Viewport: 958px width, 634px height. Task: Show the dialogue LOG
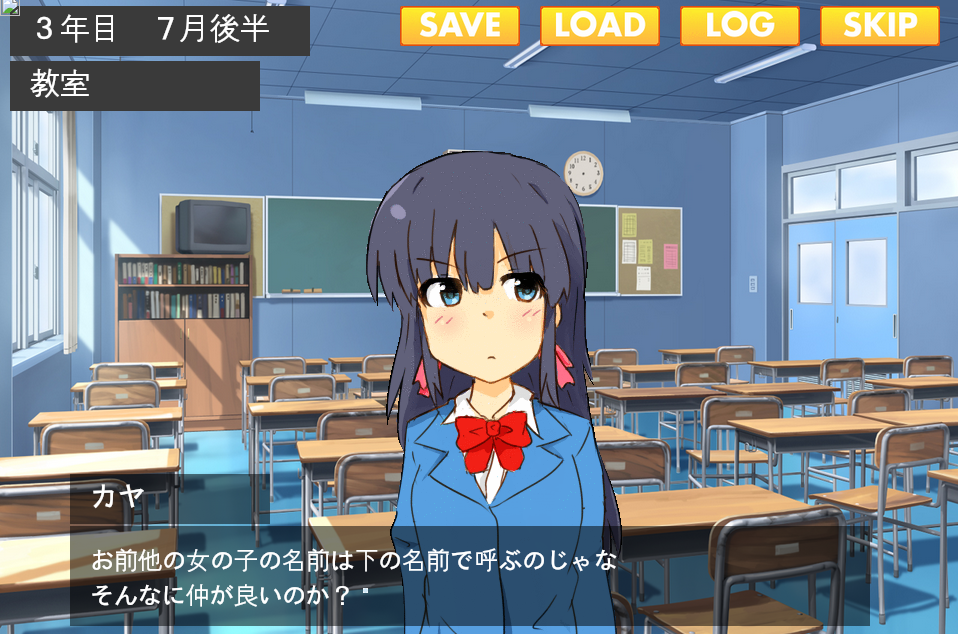[x=740, y=26]
